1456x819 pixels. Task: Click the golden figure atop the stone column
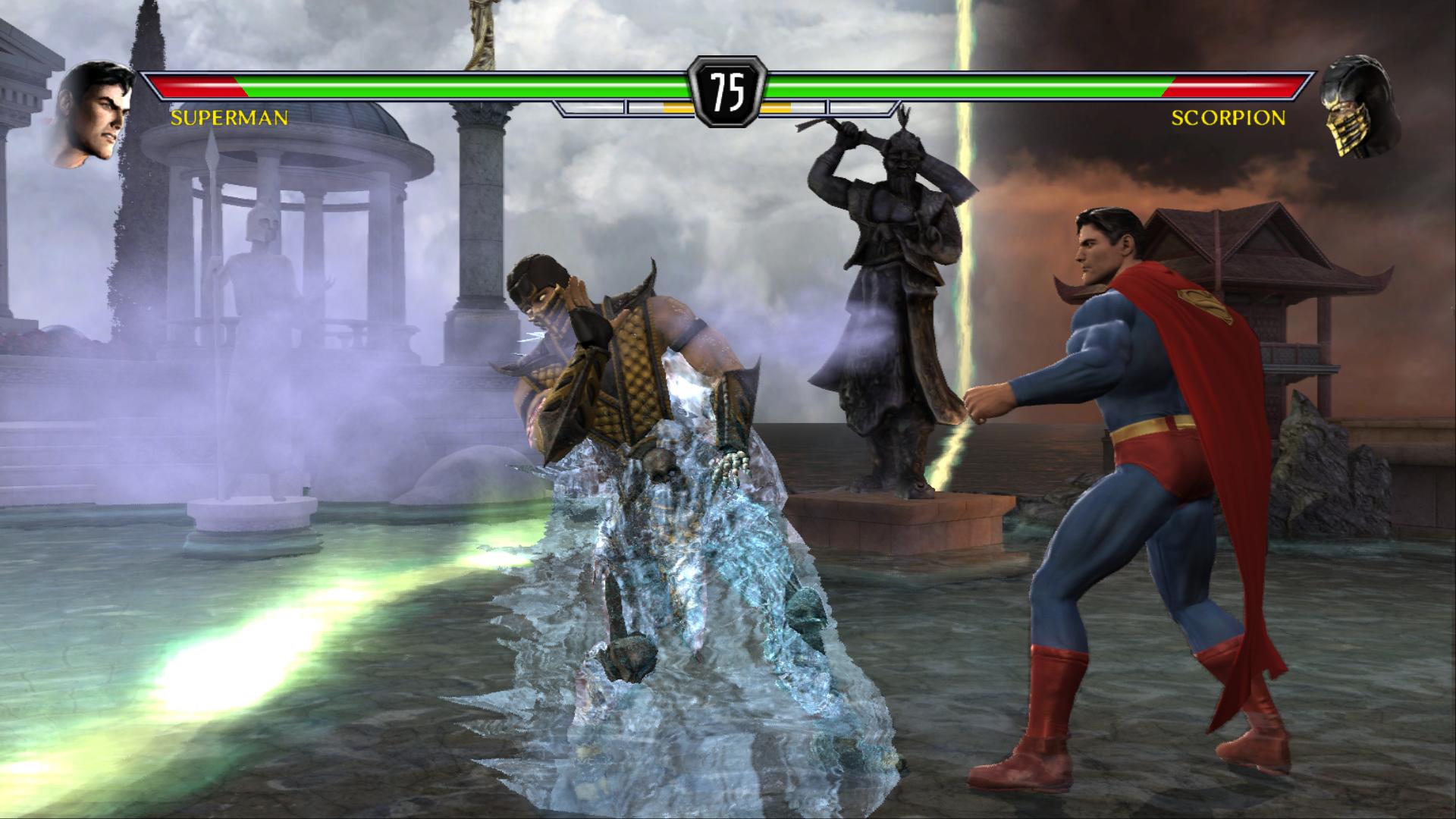(x=482, y=30)
